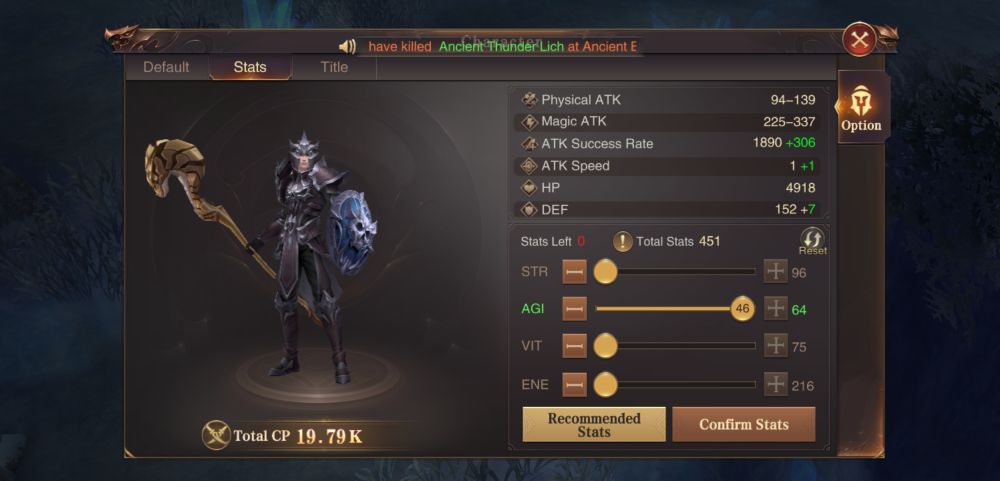Increase STR with plus button
This screenshot has width=1000, height=481.
coord(776,272)
